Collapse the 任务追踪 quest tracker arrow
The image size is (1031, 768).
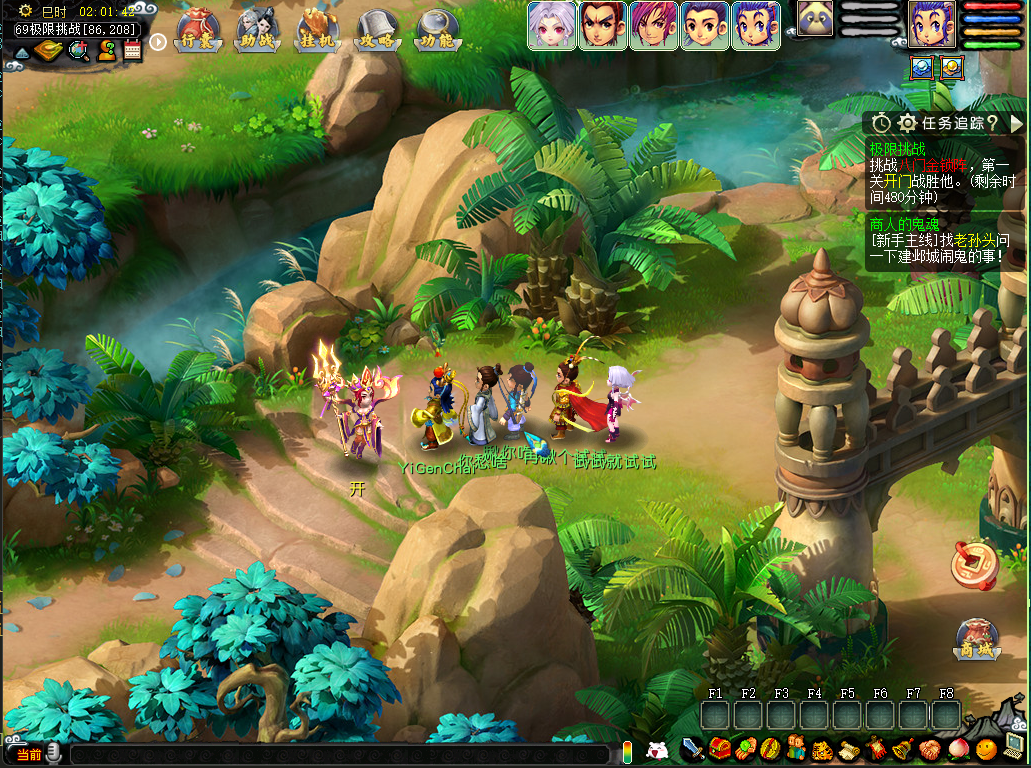coord(1017,123)
